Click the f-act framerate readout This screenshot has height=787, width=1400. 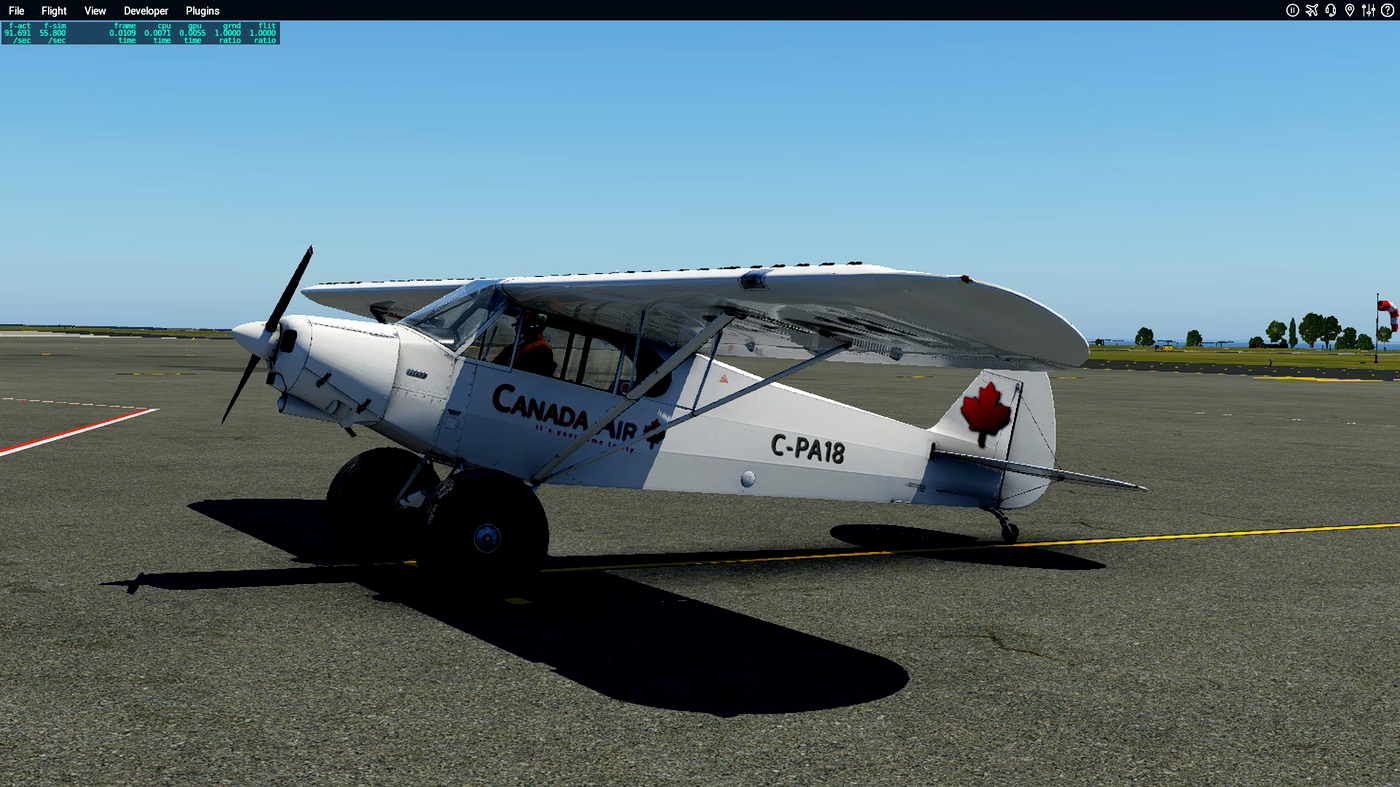pos(18,32)
